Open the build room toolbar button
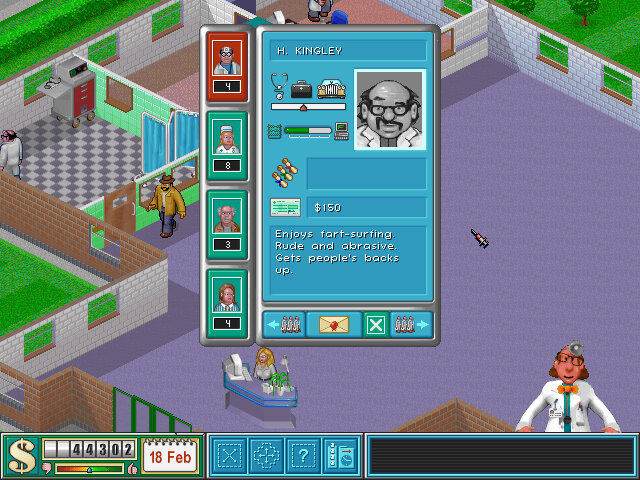The width and height of the screenshot is (640, 480). point(231,456)
